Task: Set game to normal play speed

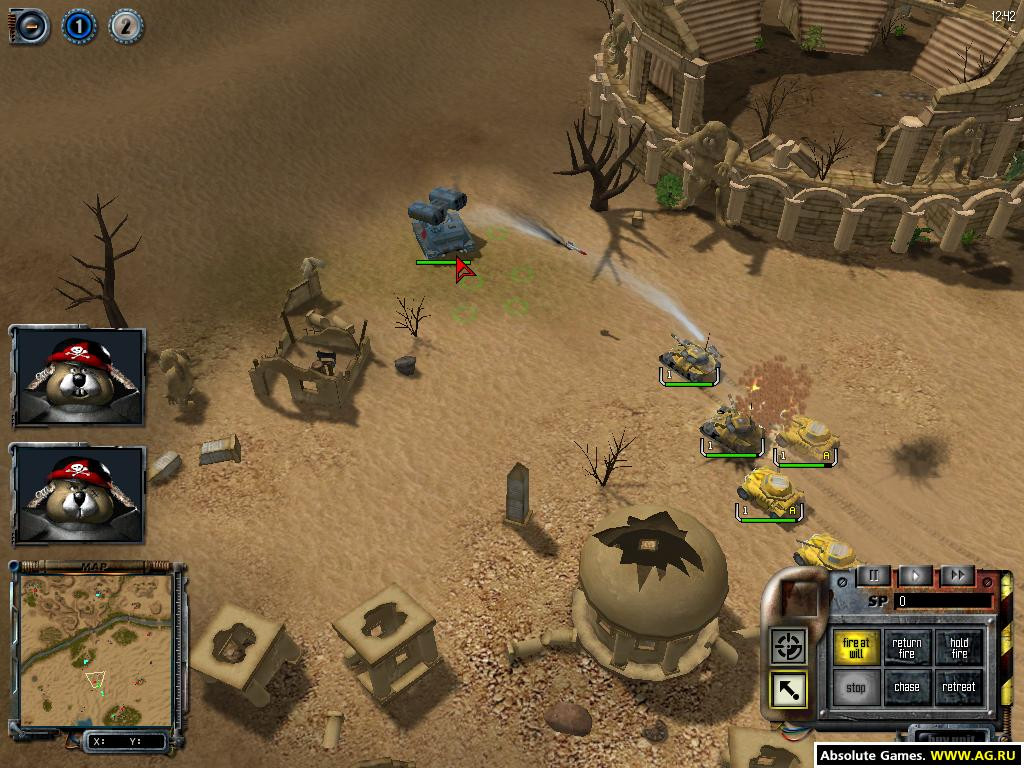Action: point(915,576)
